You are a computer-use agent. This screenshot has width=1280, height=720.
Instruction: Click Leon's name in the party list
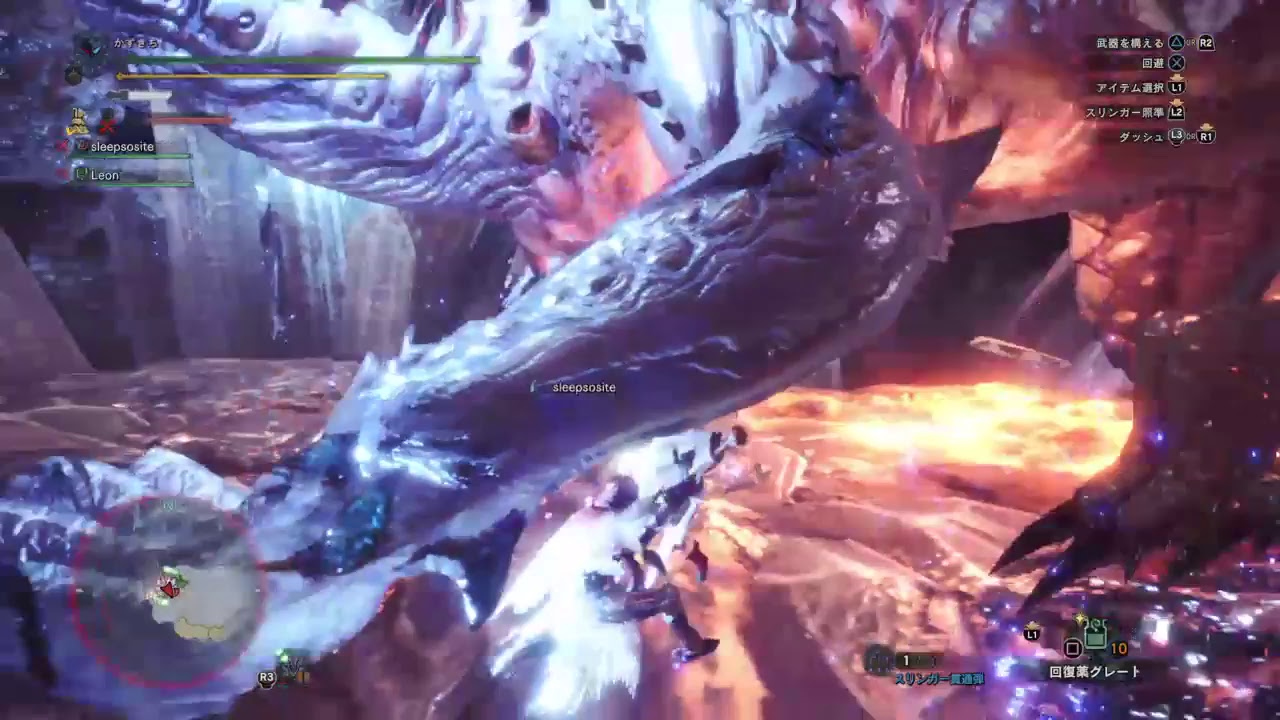(x=104, y=175)
